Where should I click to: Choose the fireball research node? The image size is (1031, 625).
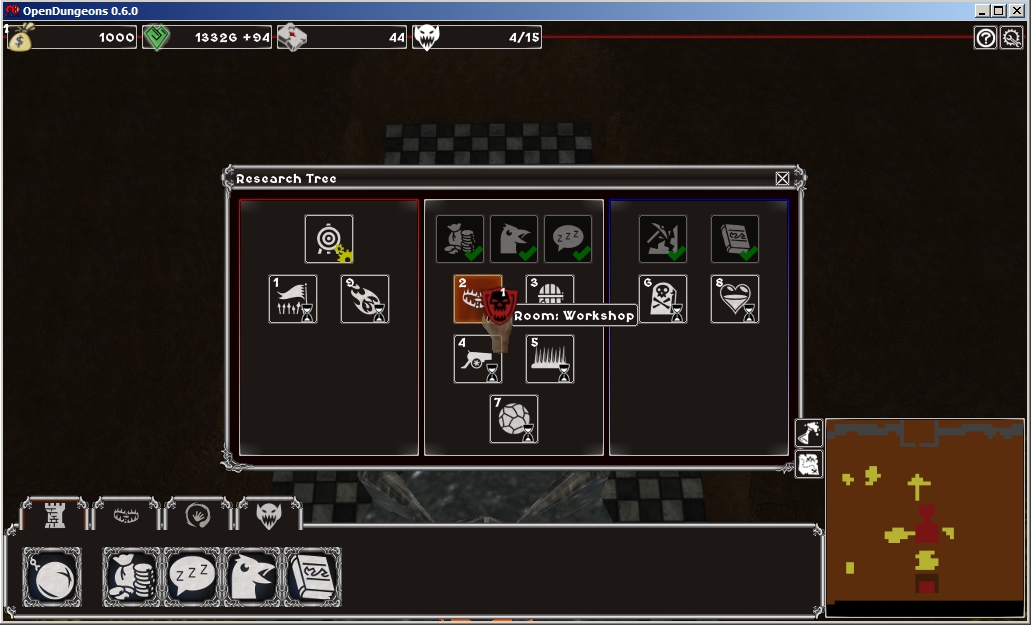[x=365, y=299]
